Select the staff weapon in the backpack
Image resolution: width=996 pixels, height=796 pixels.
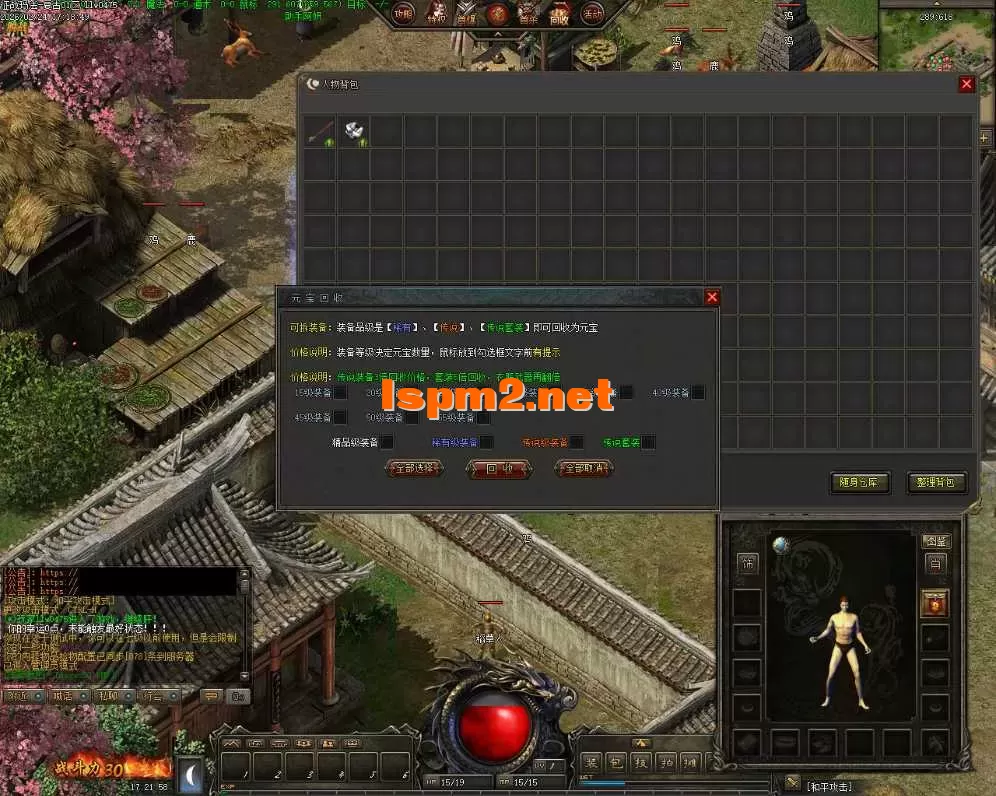click(321, 131)
